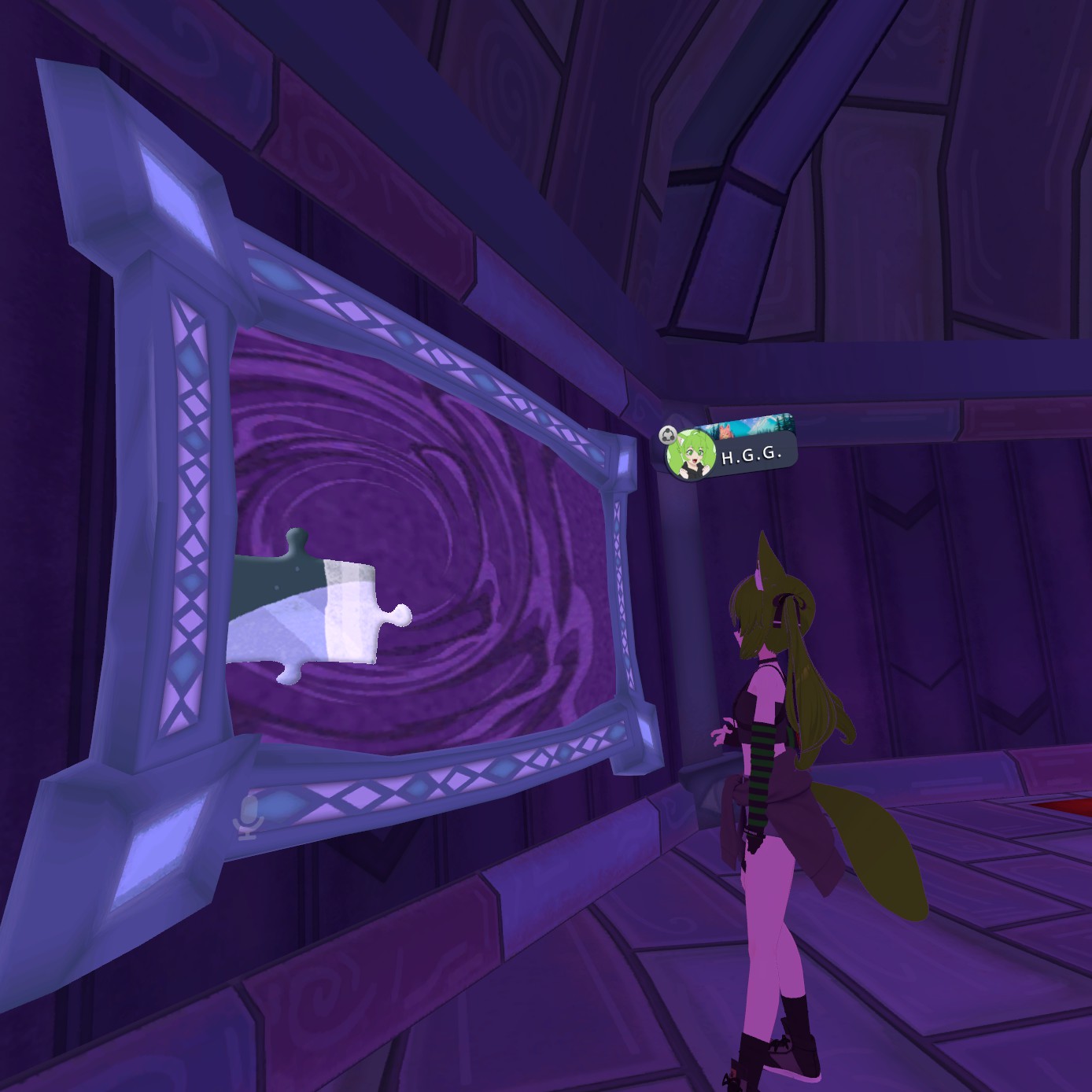
Task: Toggle the microphone mute indicator
Action: 248,817
